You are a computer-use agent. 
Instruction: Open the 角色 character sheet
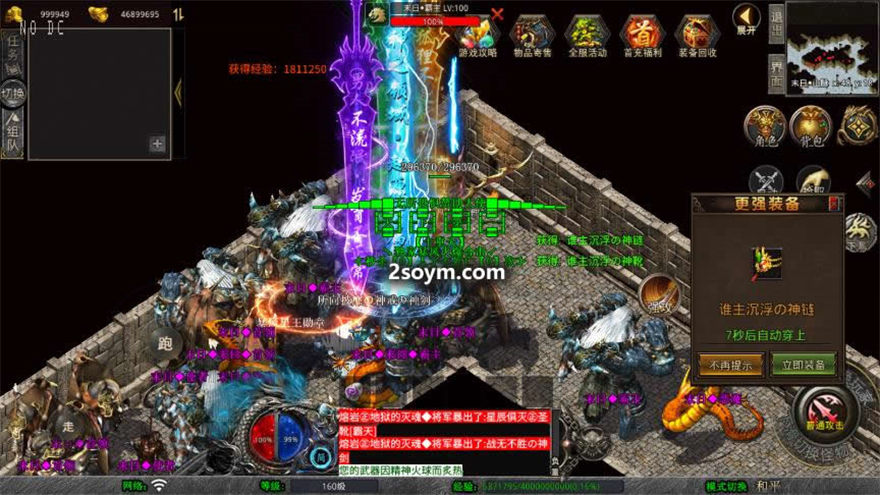pos(765,127)
